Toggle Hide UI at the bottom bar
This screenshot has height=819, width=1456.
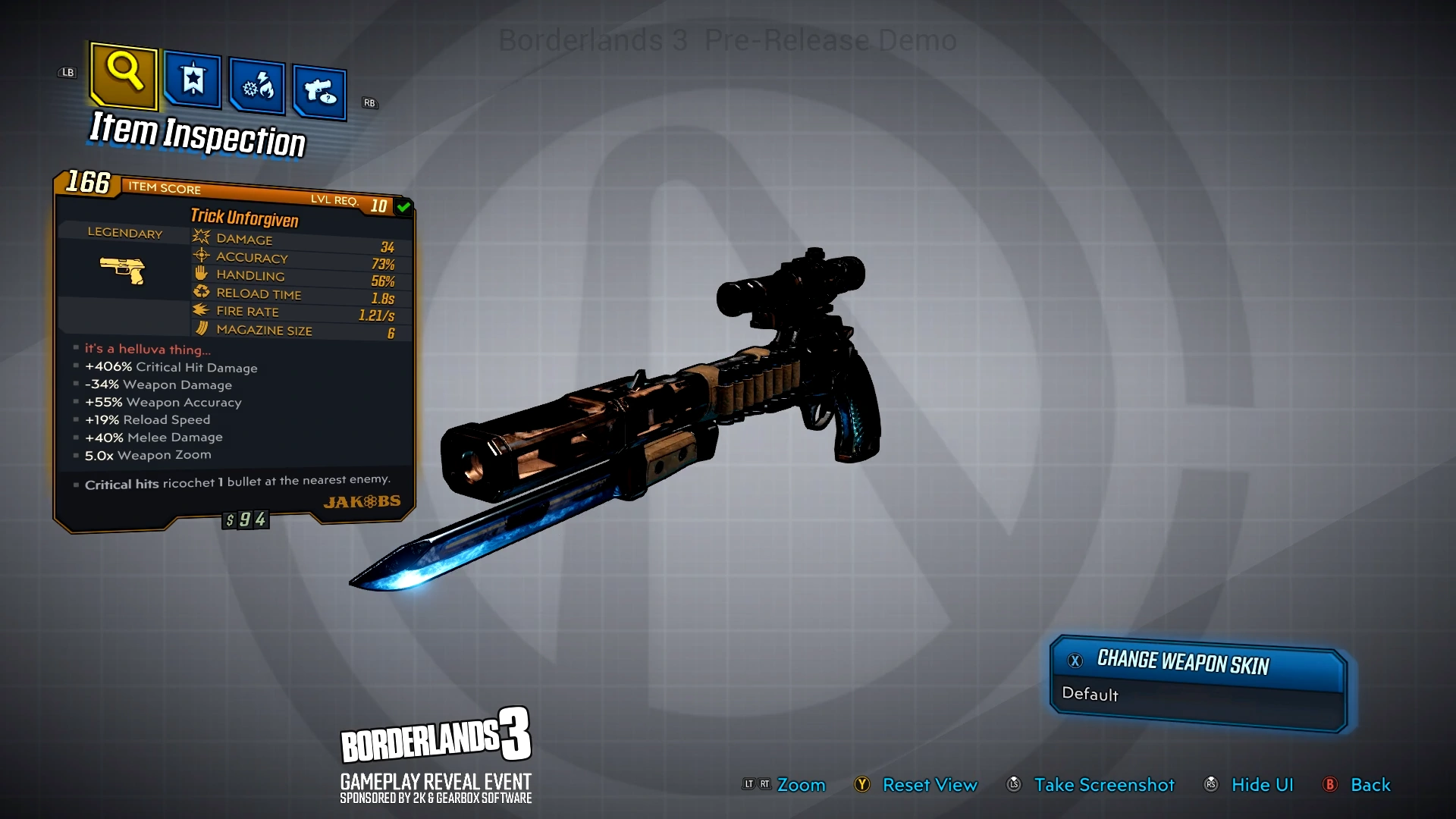coord(1262,785)
